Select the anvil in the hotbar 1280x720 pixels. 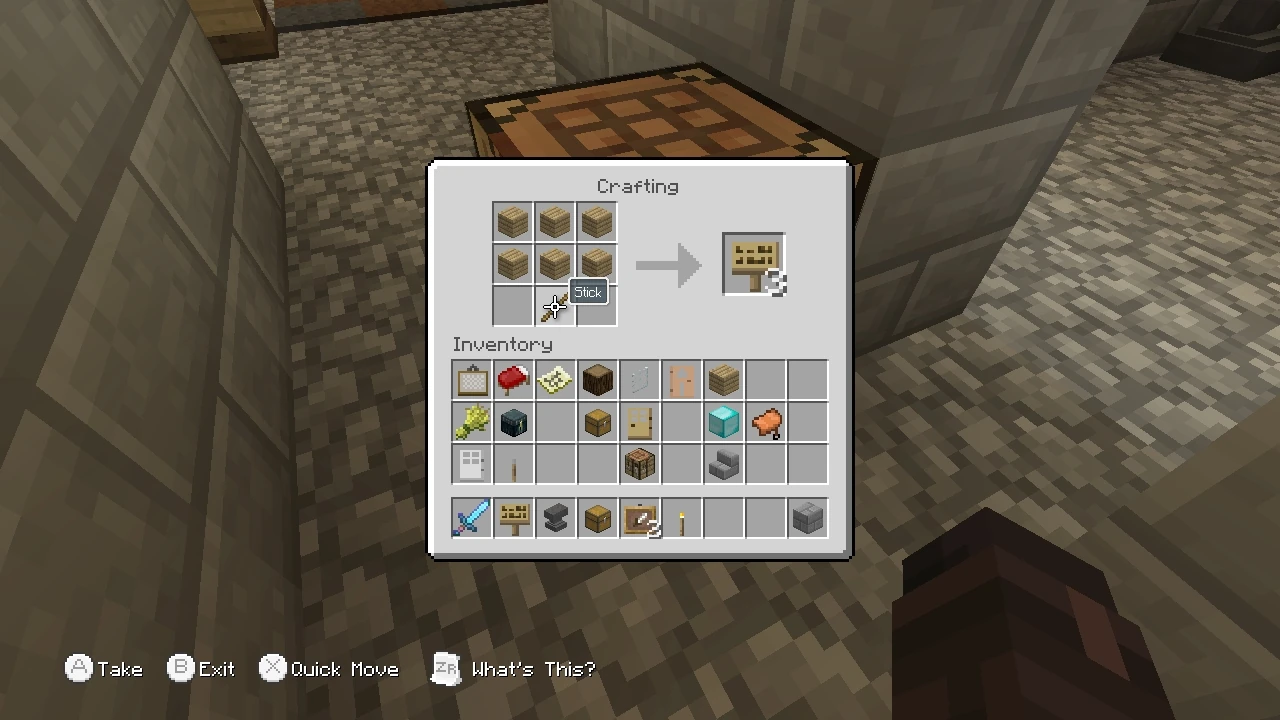click(x=555, y=517)
